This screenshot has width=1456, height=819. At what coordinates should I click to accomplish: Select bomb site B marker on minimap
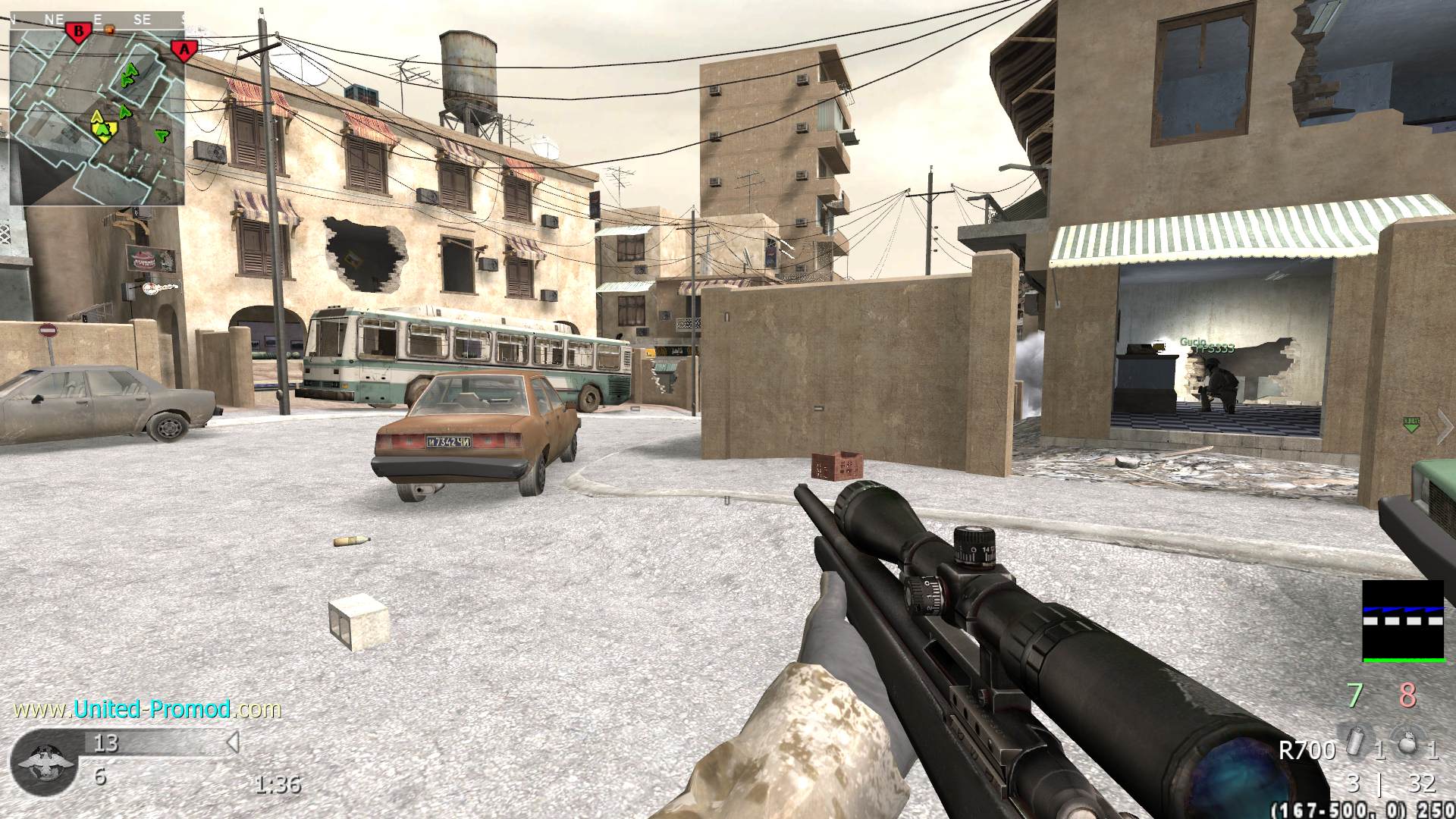77,32
